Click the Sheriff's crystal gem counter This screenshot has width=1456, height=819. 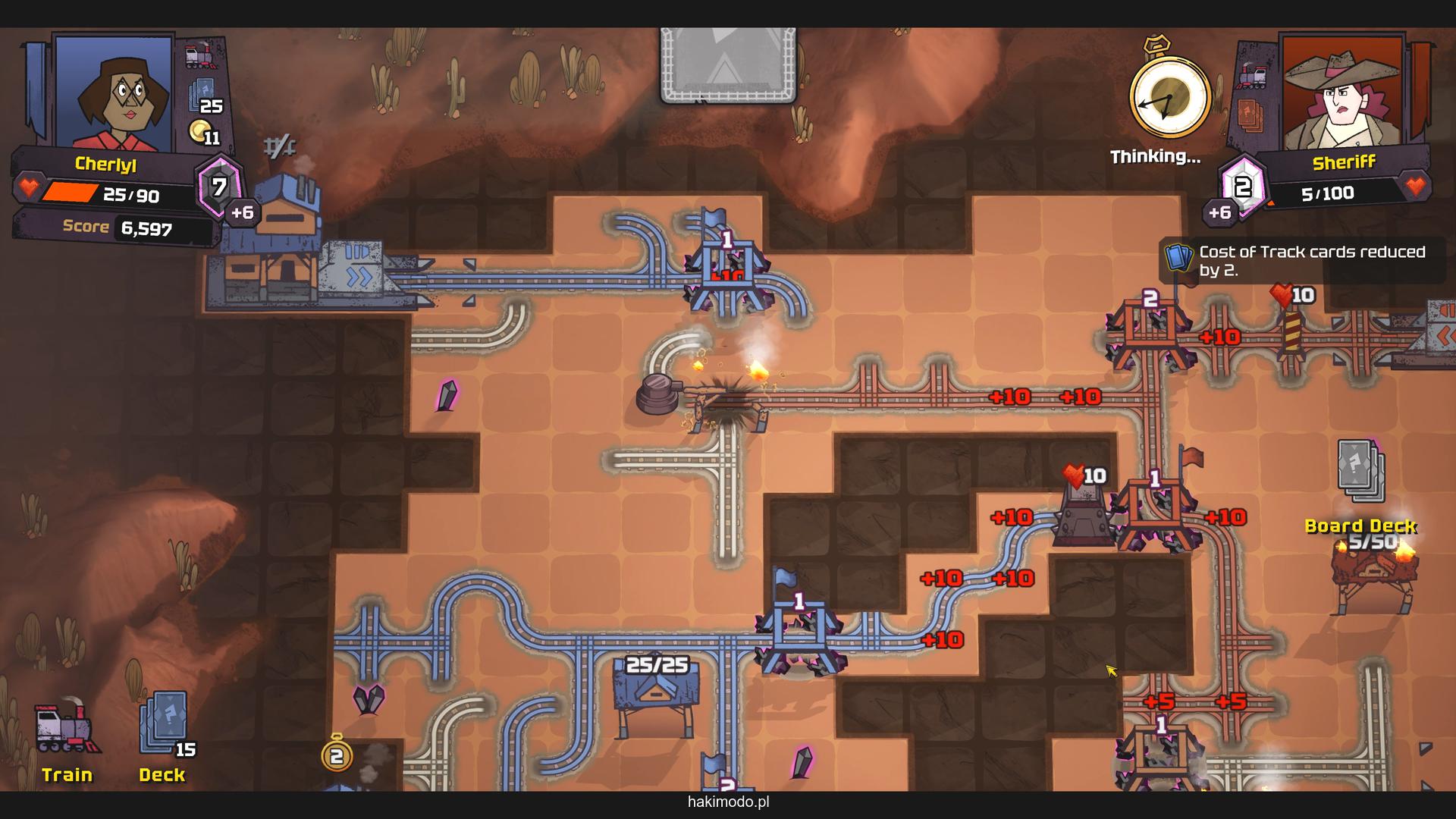click(x=1241, y=187)
